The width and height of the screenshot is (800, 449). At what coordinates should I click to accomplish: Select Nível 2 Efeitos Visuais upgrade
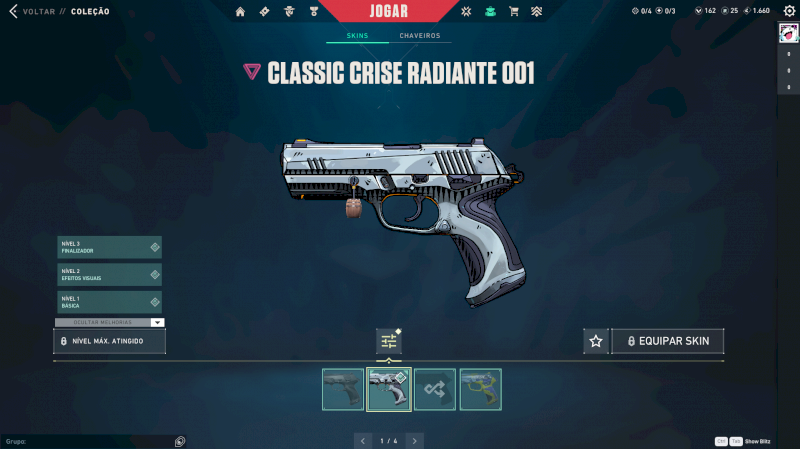click(109, 274)
